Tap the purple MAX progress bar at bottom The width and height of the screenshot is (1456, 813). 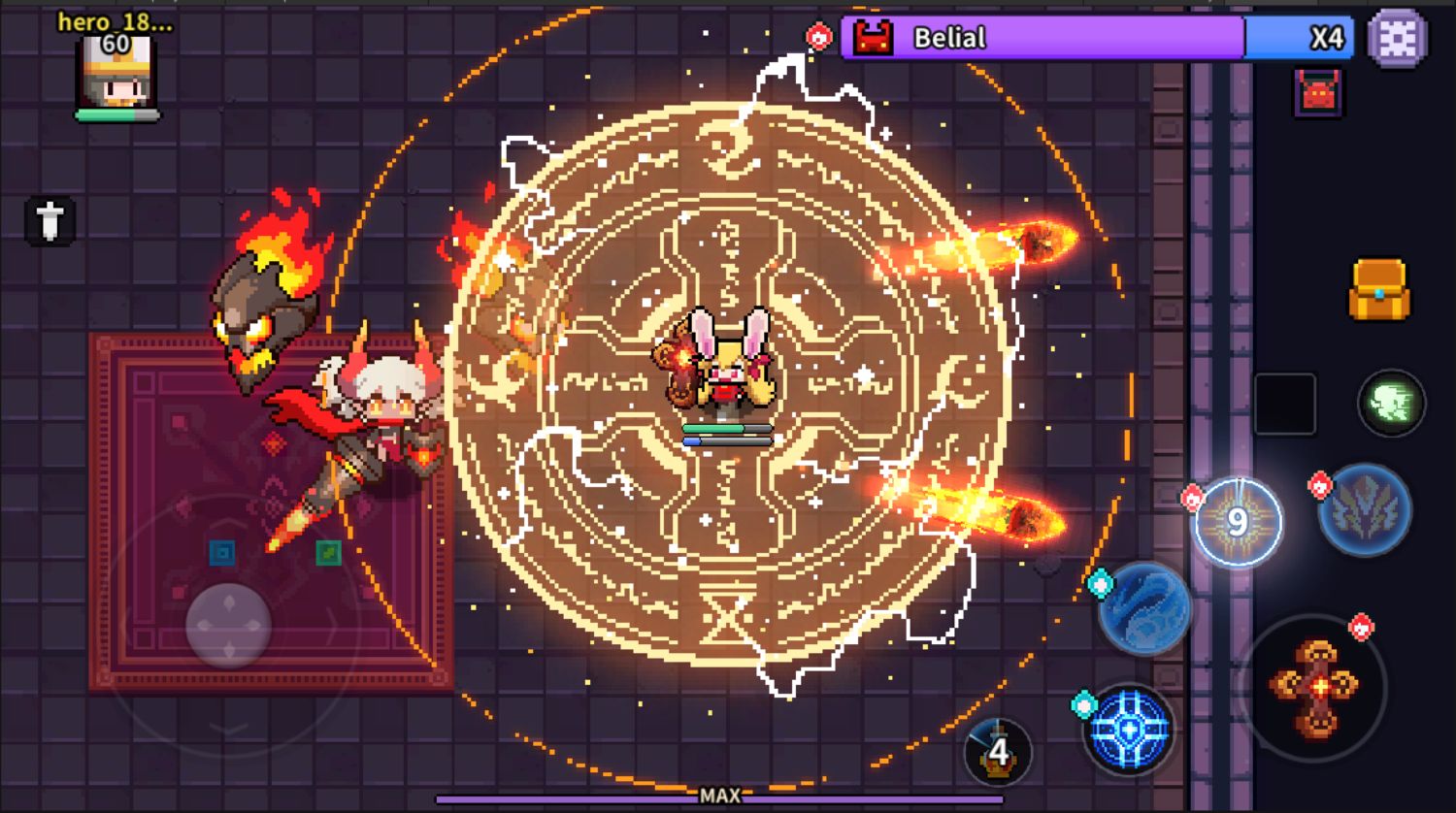pos(718,796)
